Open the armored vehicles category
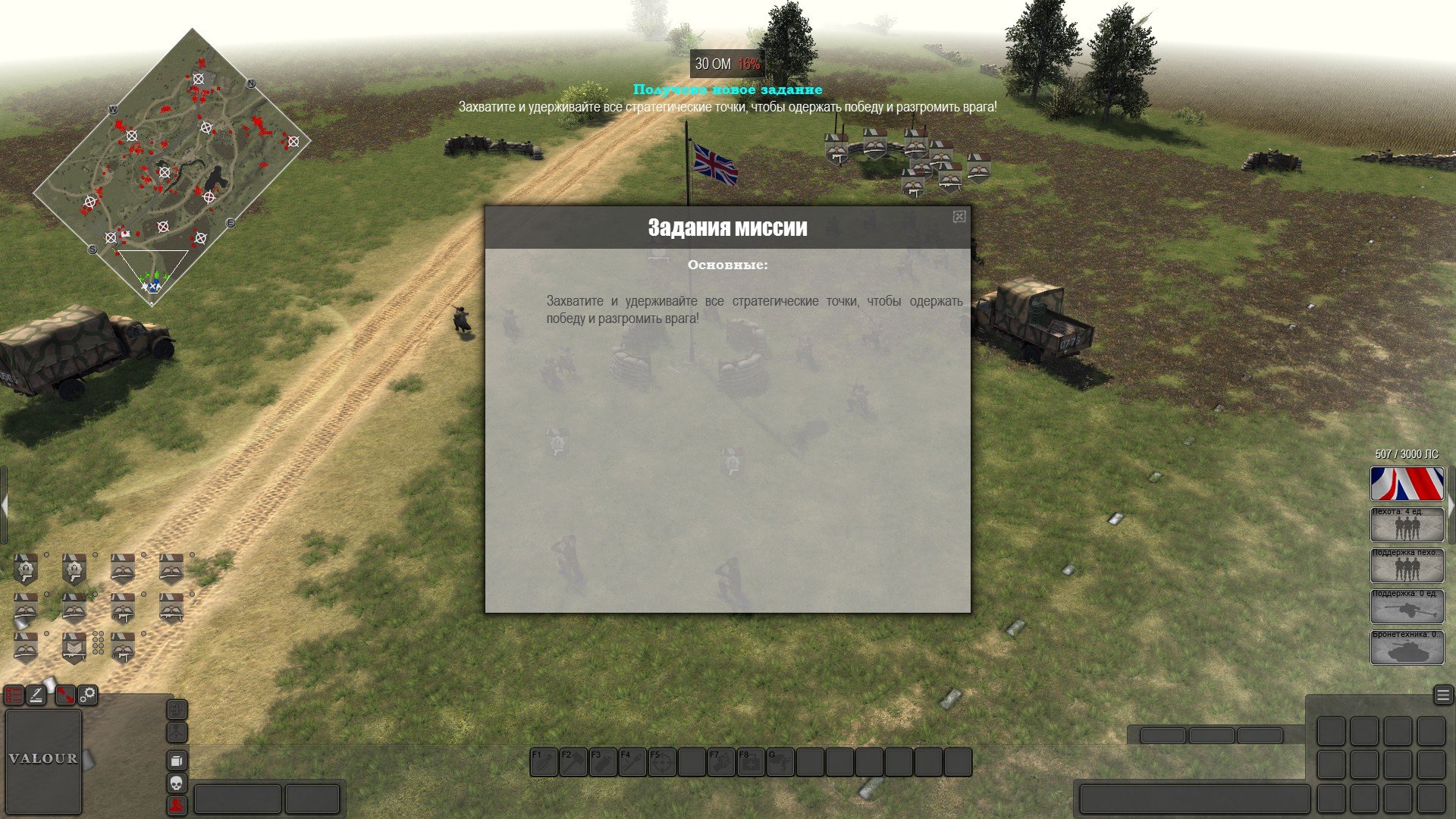1456x819 pixels. pyautogui.click(x=1407, y=648)
